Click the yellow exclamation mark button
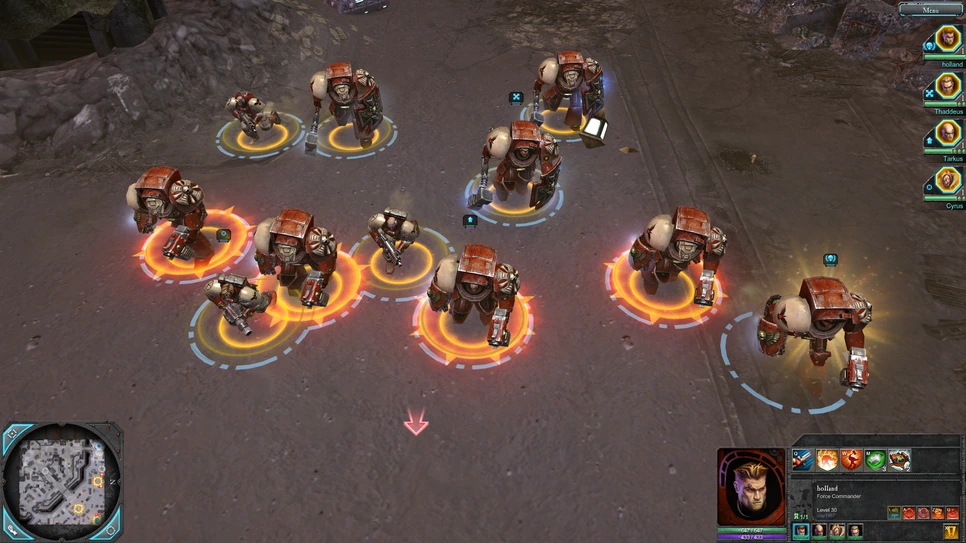The width and height of the screenshot is (966, 543). pos(951,532)
